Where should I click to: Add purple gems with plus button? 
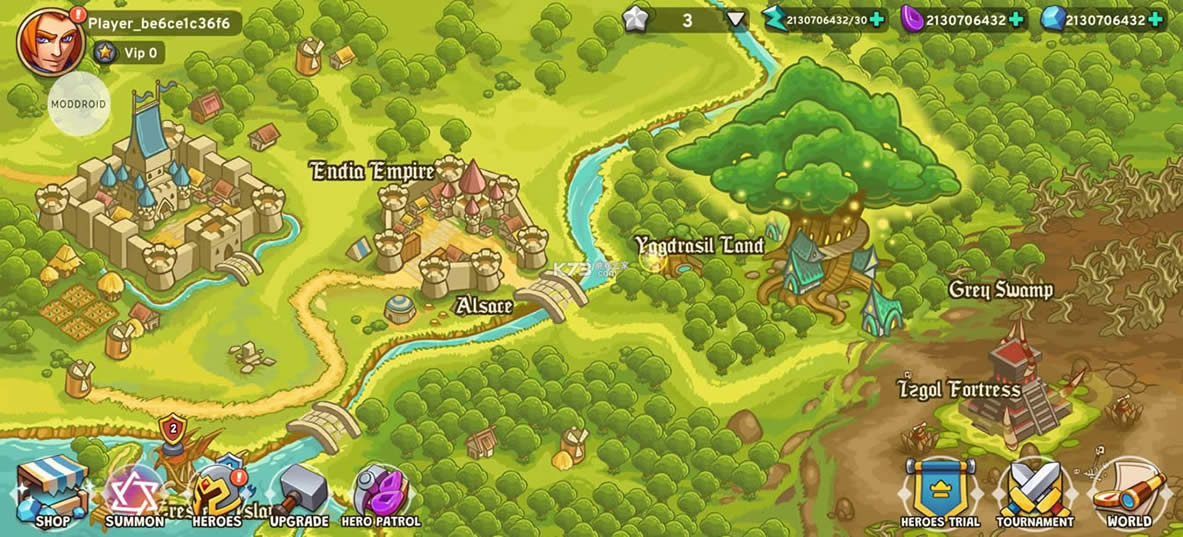1016,20
